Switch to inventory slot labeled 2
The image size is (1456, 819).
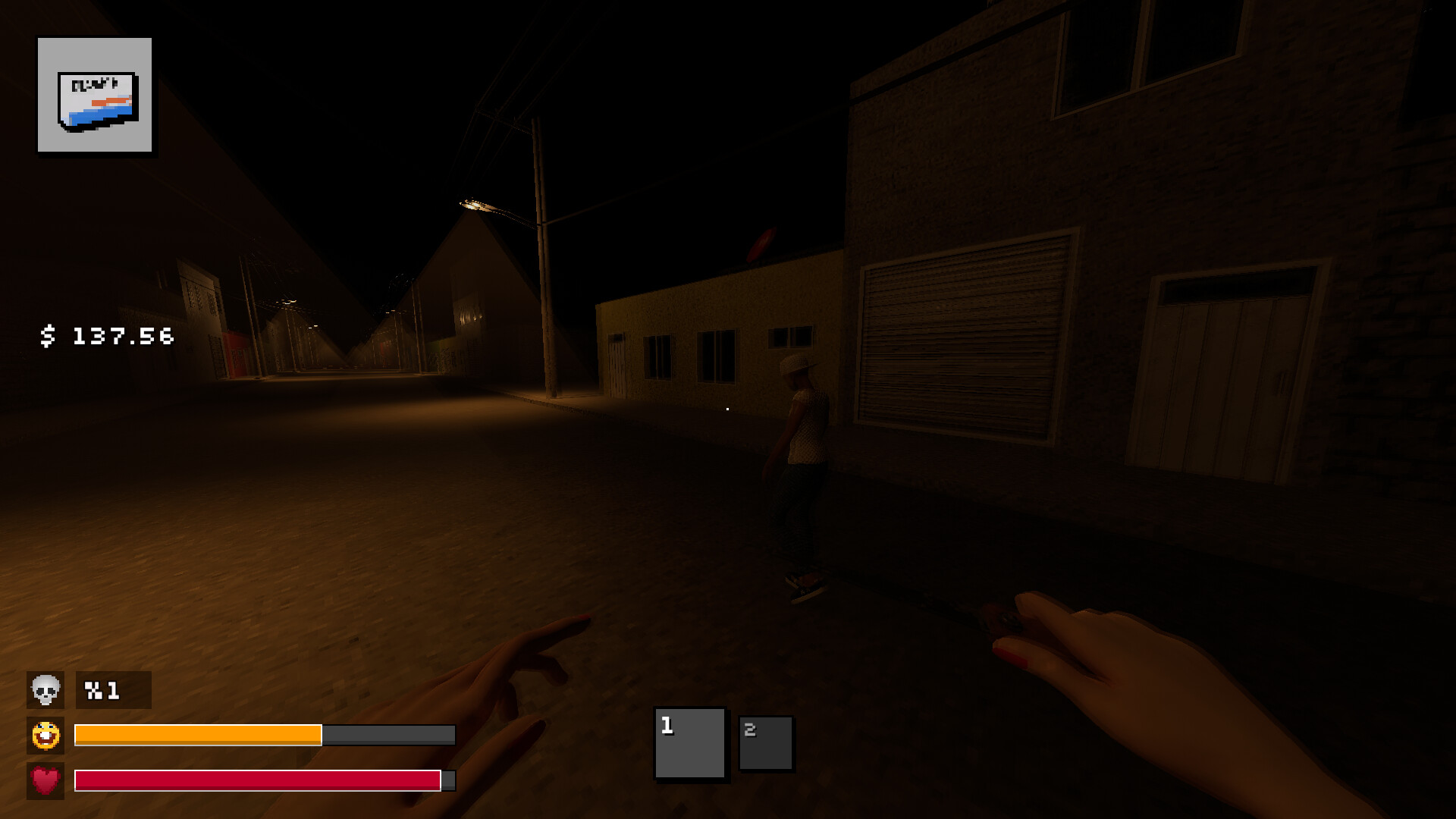[765, 743]
